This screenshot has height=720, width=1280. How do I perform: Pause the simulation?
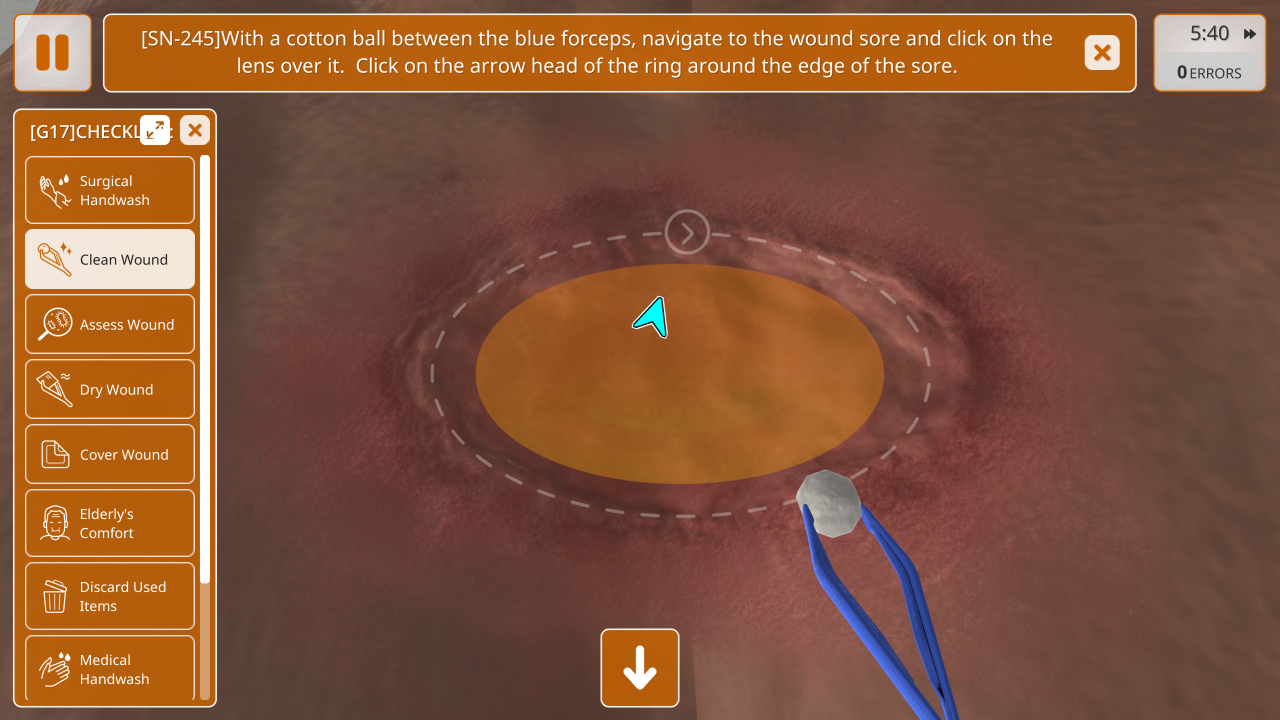pos(53,53)
